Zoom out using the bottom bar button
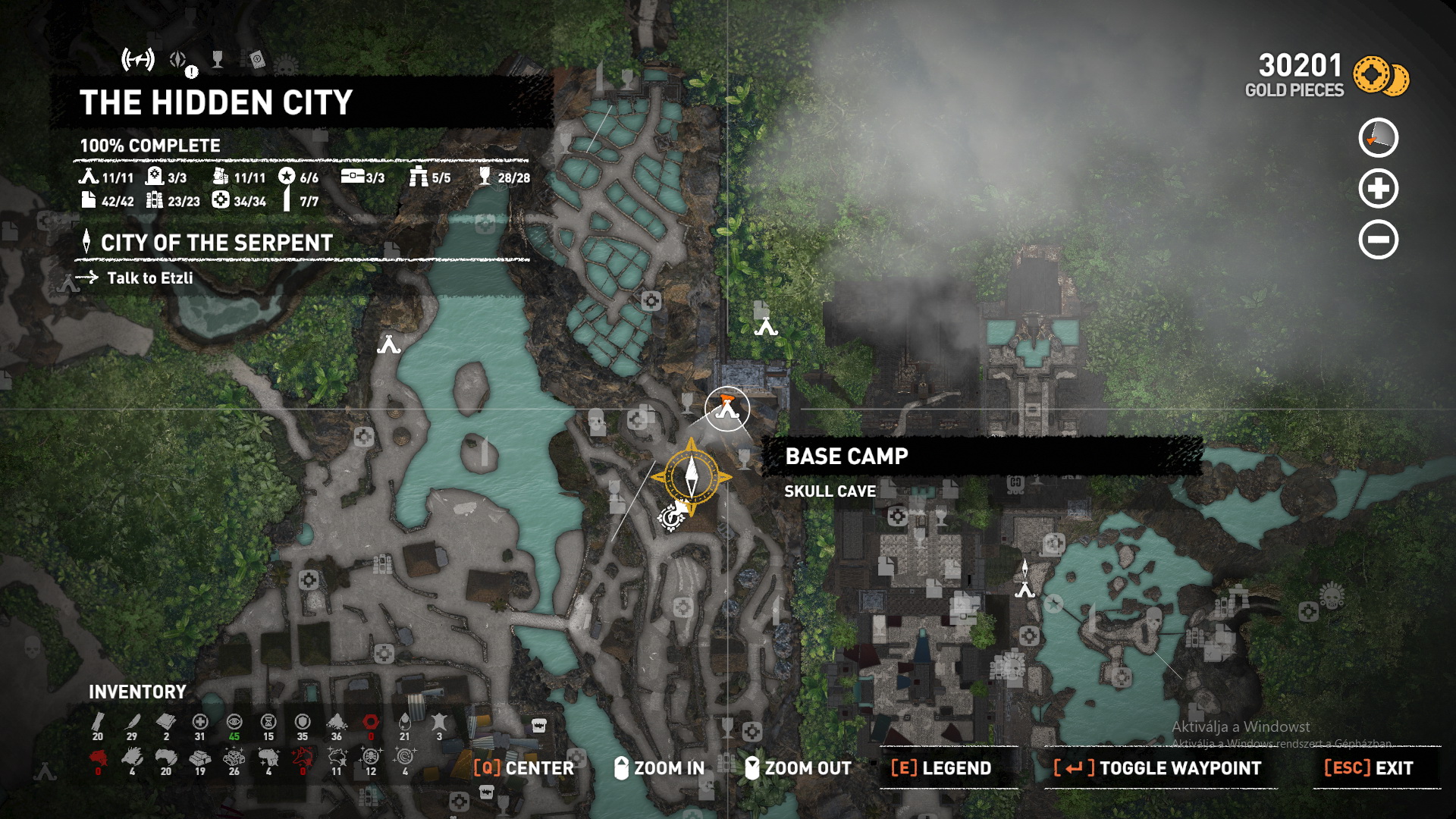This screenshot has height=819, width=1456. click(x=798, y=768)
